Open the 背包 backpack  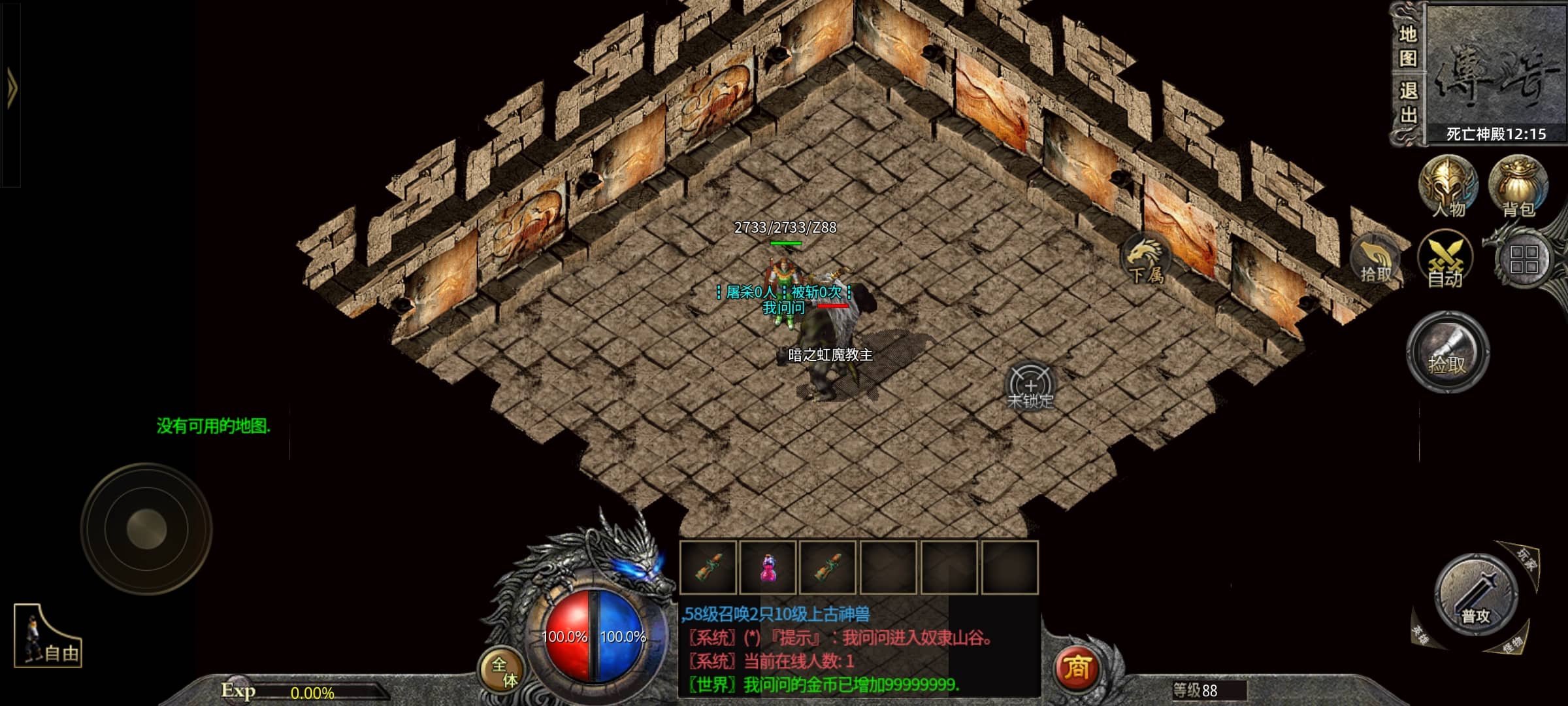pos(1518,188)
